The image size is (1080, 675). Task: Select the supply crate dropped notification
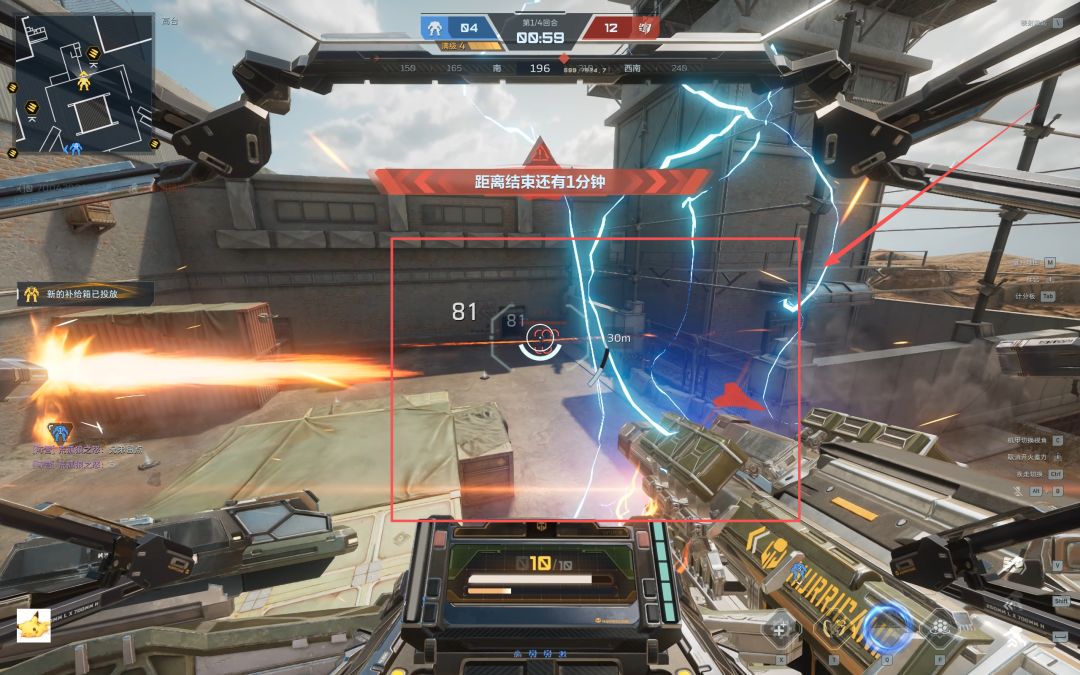click(86, 294)
